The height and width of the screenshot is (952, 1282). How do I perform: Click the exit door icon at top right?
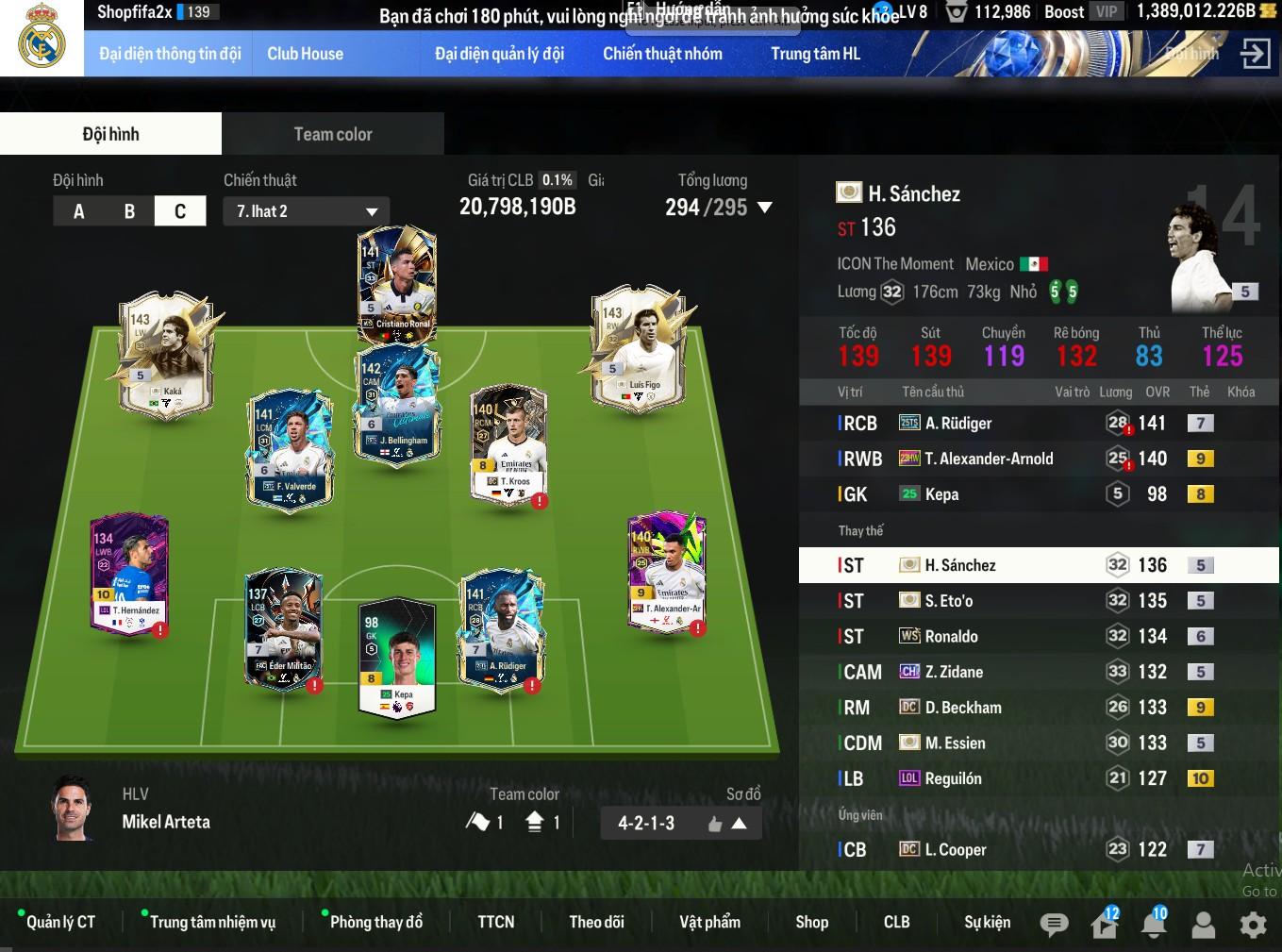pos(1255,54)
